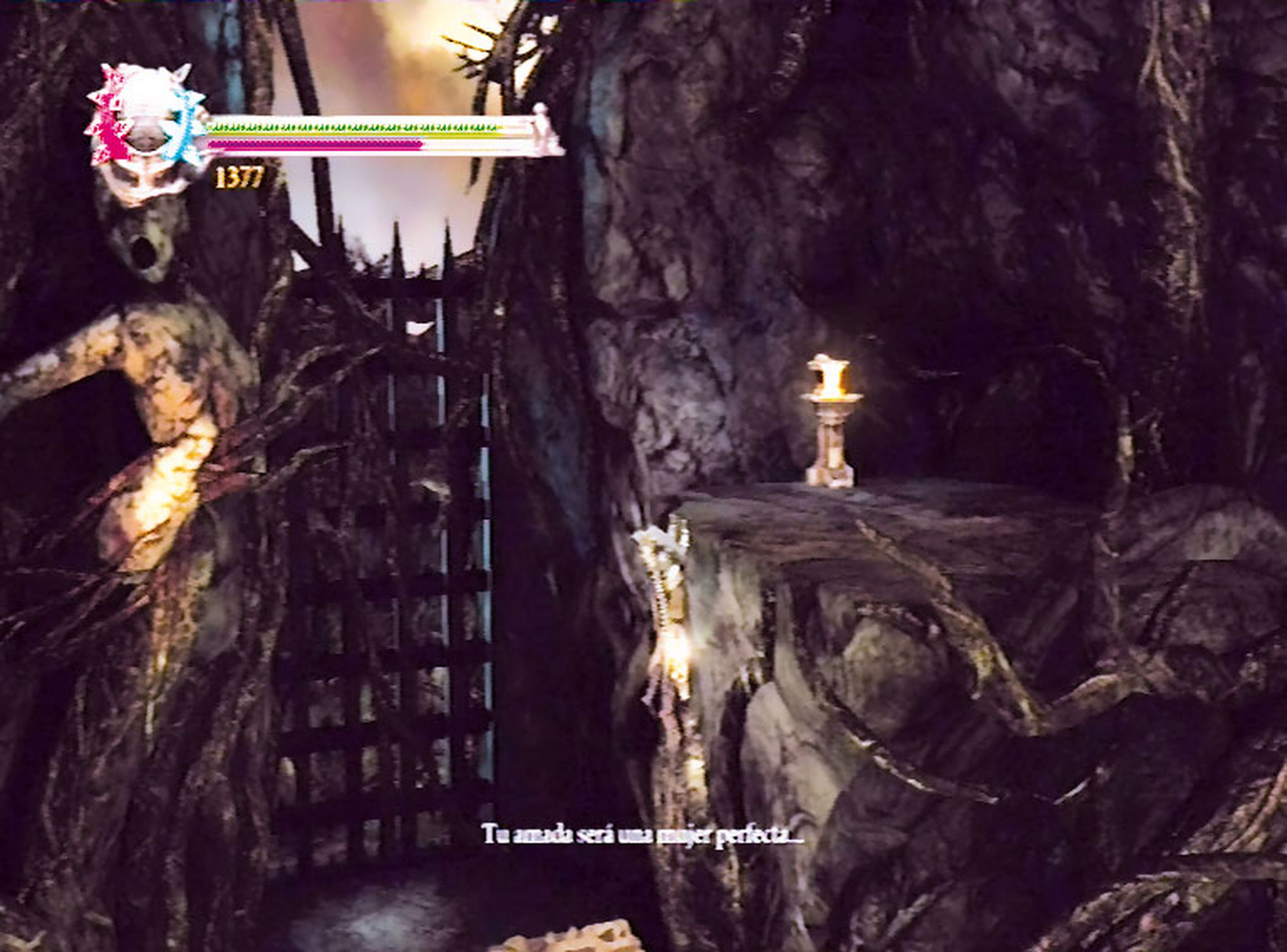Viewport: 1287px width, 952px height.
Task: Click the skull emblem beside the health bar
Action: (x=146, y=131)
